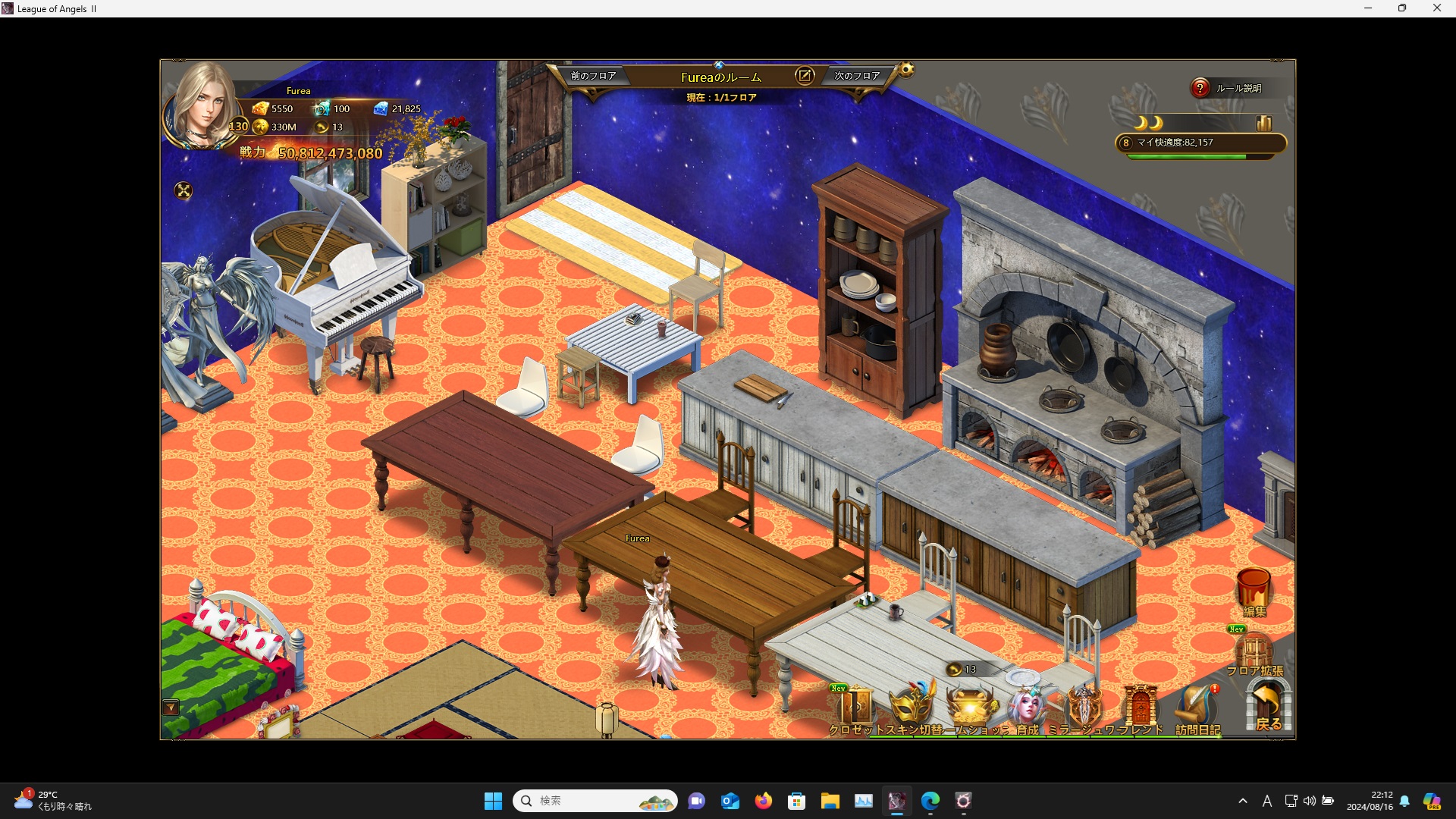The width and height of the screenshot is (1456, 819).
Task: Open floor expansion (フロア拡張)
Action: pos(1254,654)
